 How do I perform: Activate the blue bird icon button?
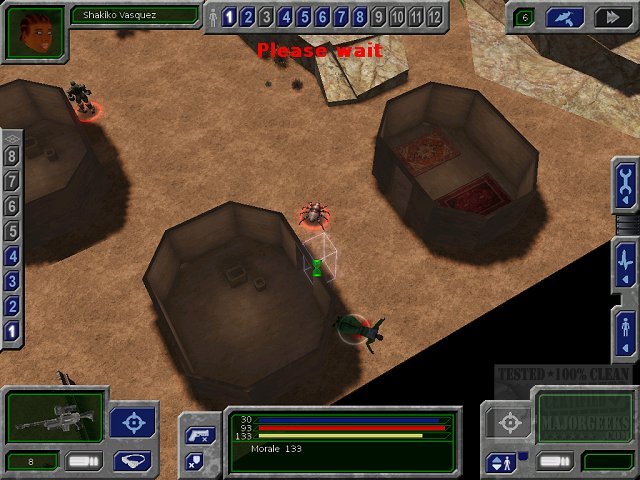[x=565, y=17]
